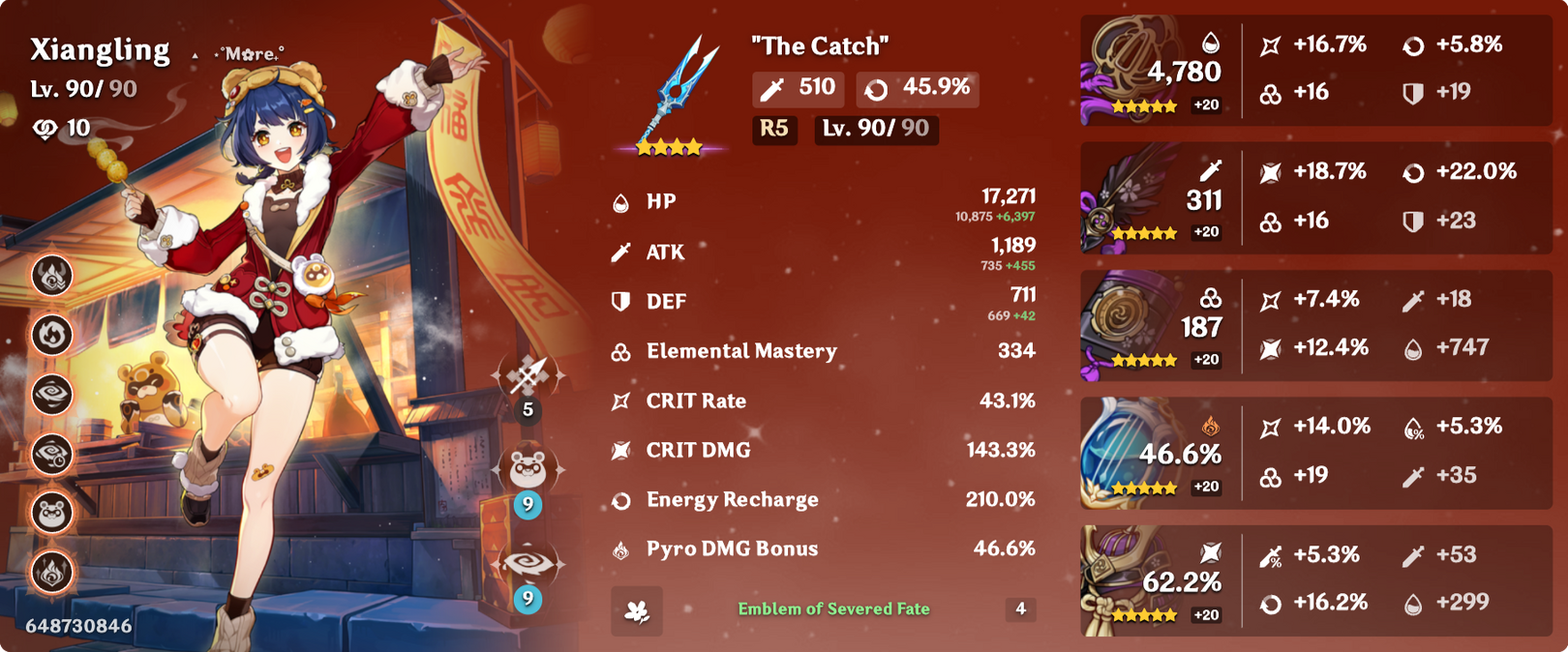
Task: Open the swirl with clock constellation icon
Action: click(x=52, y=453)
